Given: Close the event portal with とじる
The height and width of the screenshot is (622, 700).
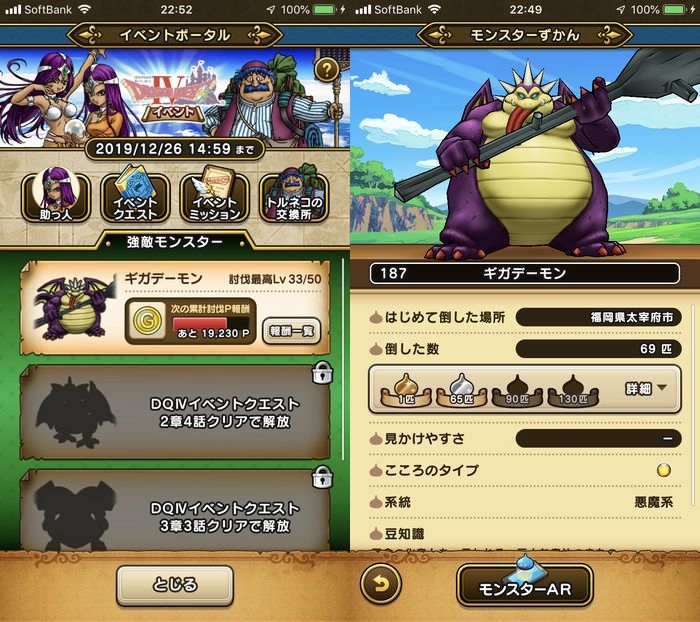Looking at the screenshot, I should tap(175, 585).
